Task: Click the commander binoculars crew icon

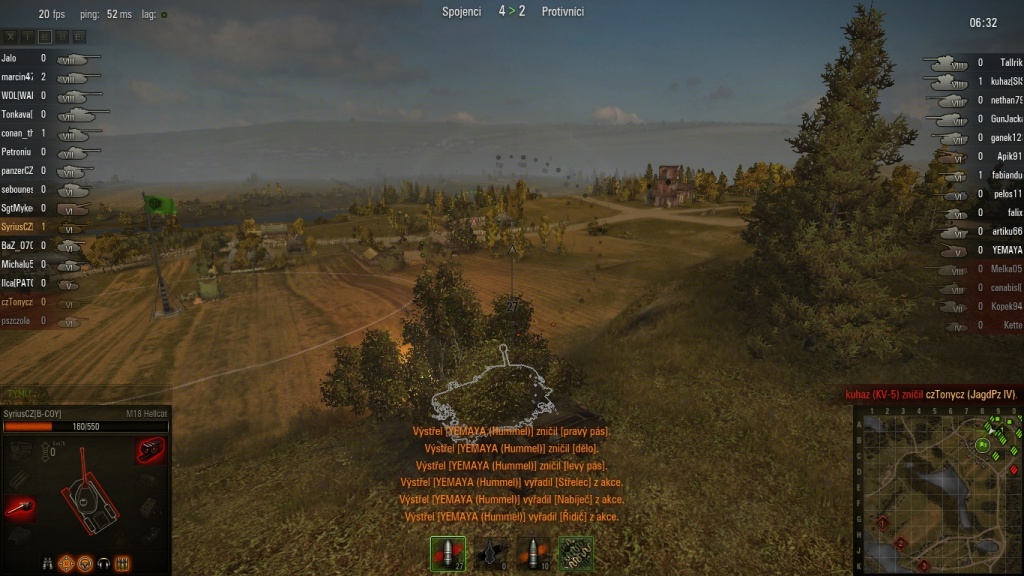Action: coord(47,563)
